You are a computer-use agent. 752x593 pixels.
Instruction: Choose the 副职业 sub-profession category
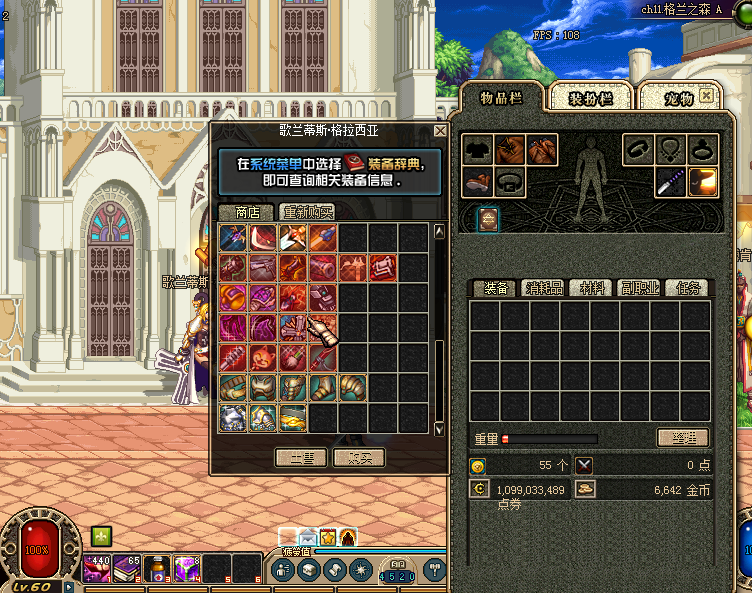(x=638, y=288)
